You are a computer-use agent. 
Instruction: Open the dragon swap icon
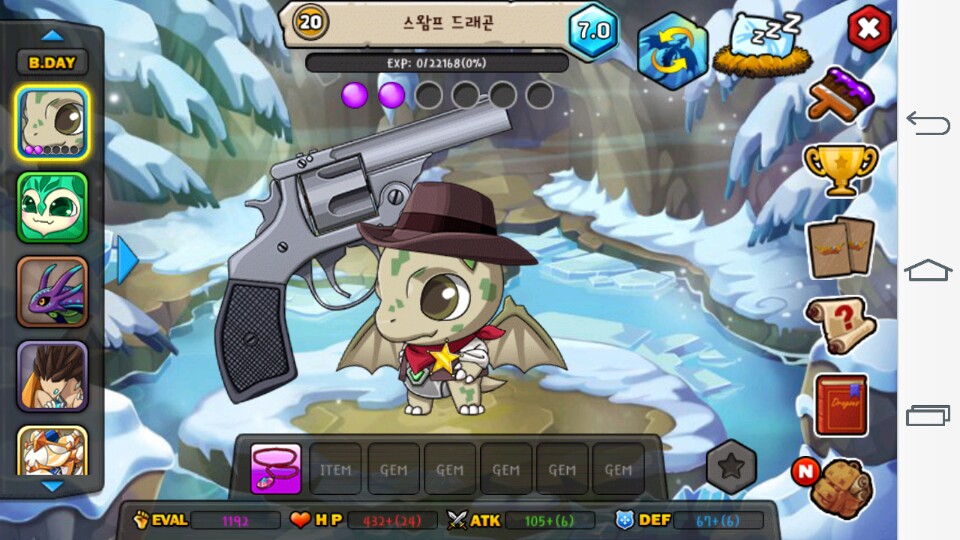coord(672,50)
